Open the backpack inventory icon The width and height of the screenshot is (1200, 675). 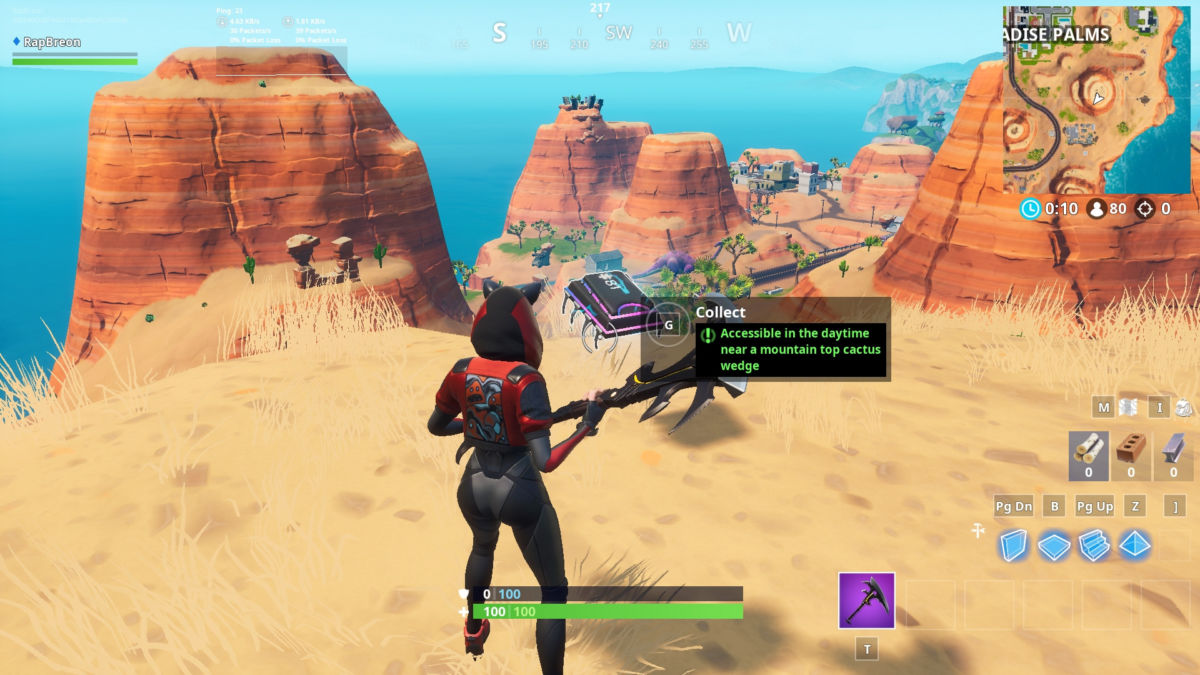[x=1183, y=407]
